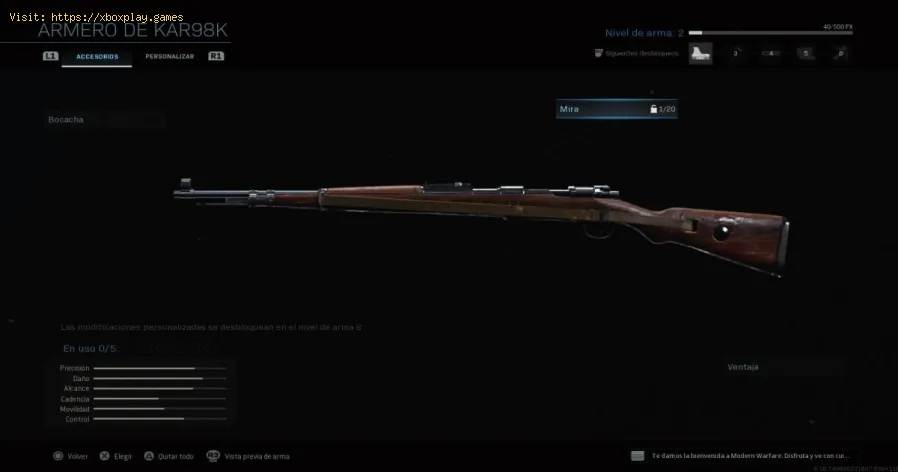Select the Mira attachment slot

point(616,108)
